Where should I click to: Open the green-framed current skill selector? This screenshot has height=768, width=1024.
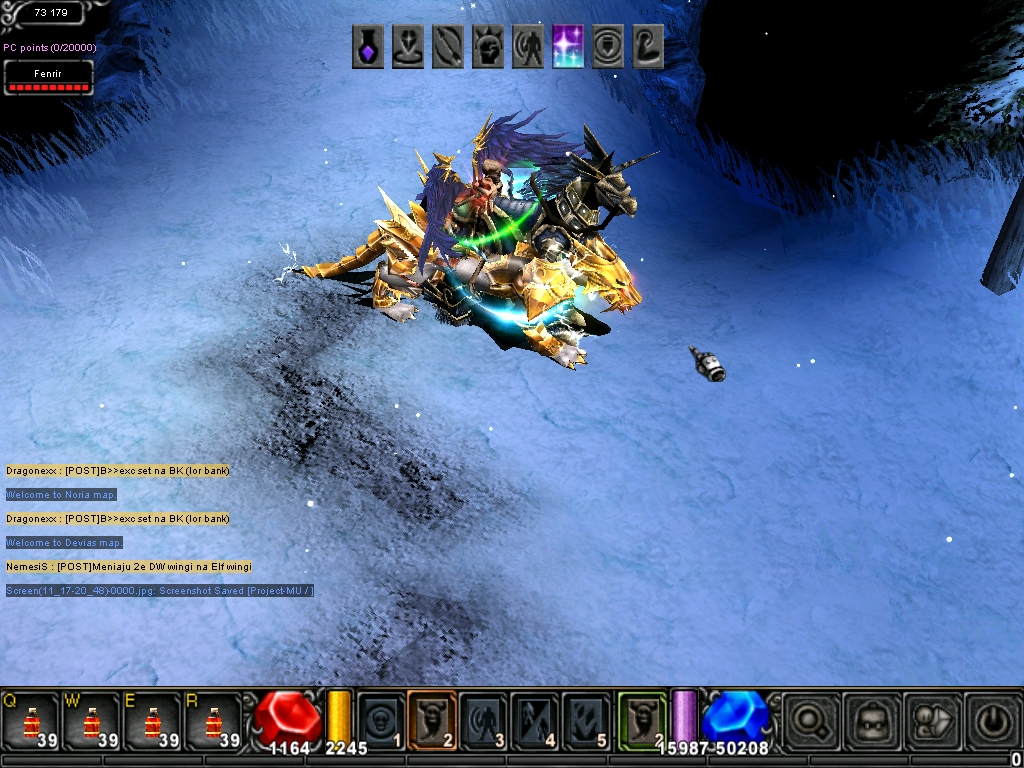pos(642,720)
